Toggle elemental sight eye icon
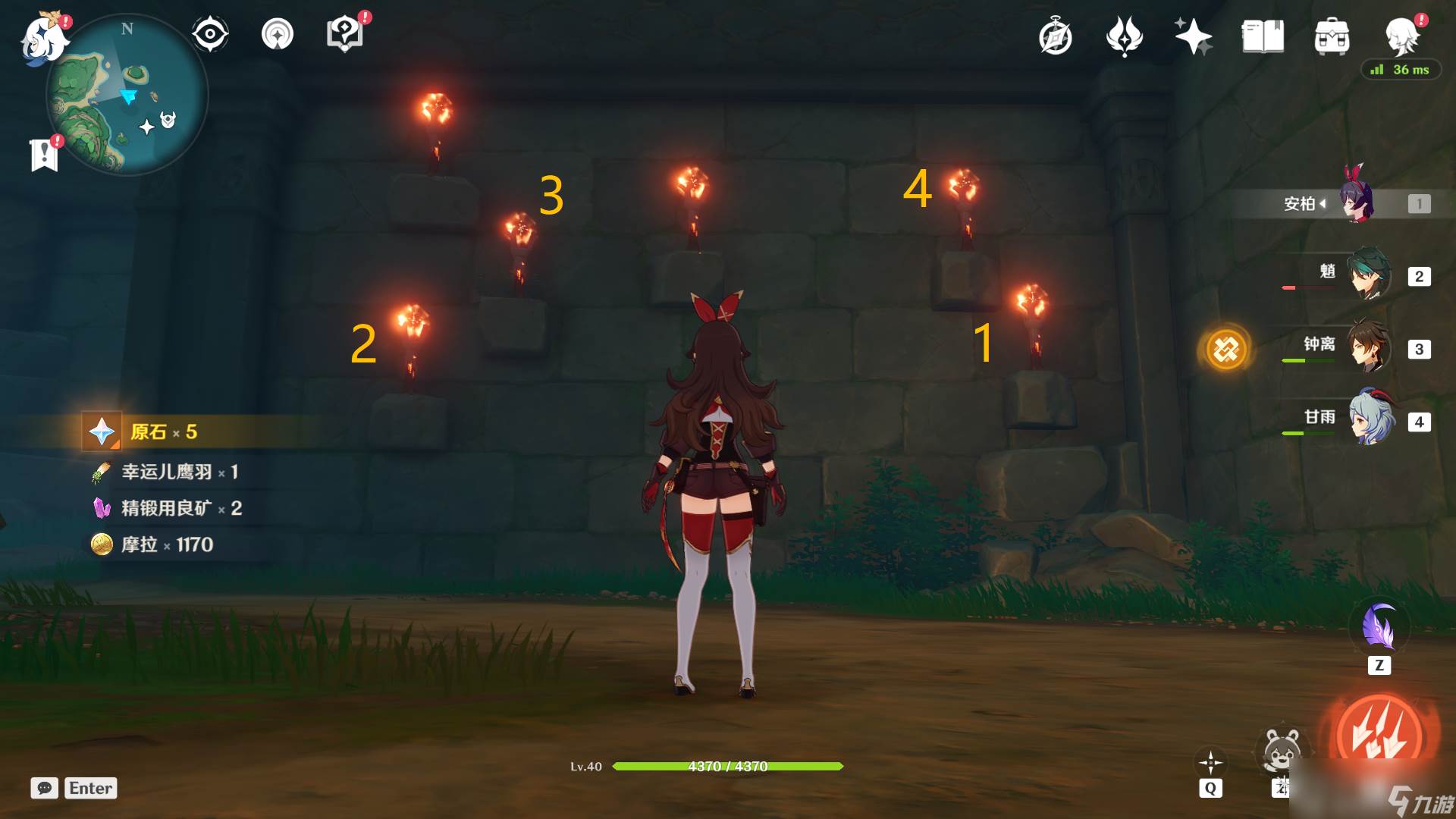1456x819 pixels. (x=210, y=34)
